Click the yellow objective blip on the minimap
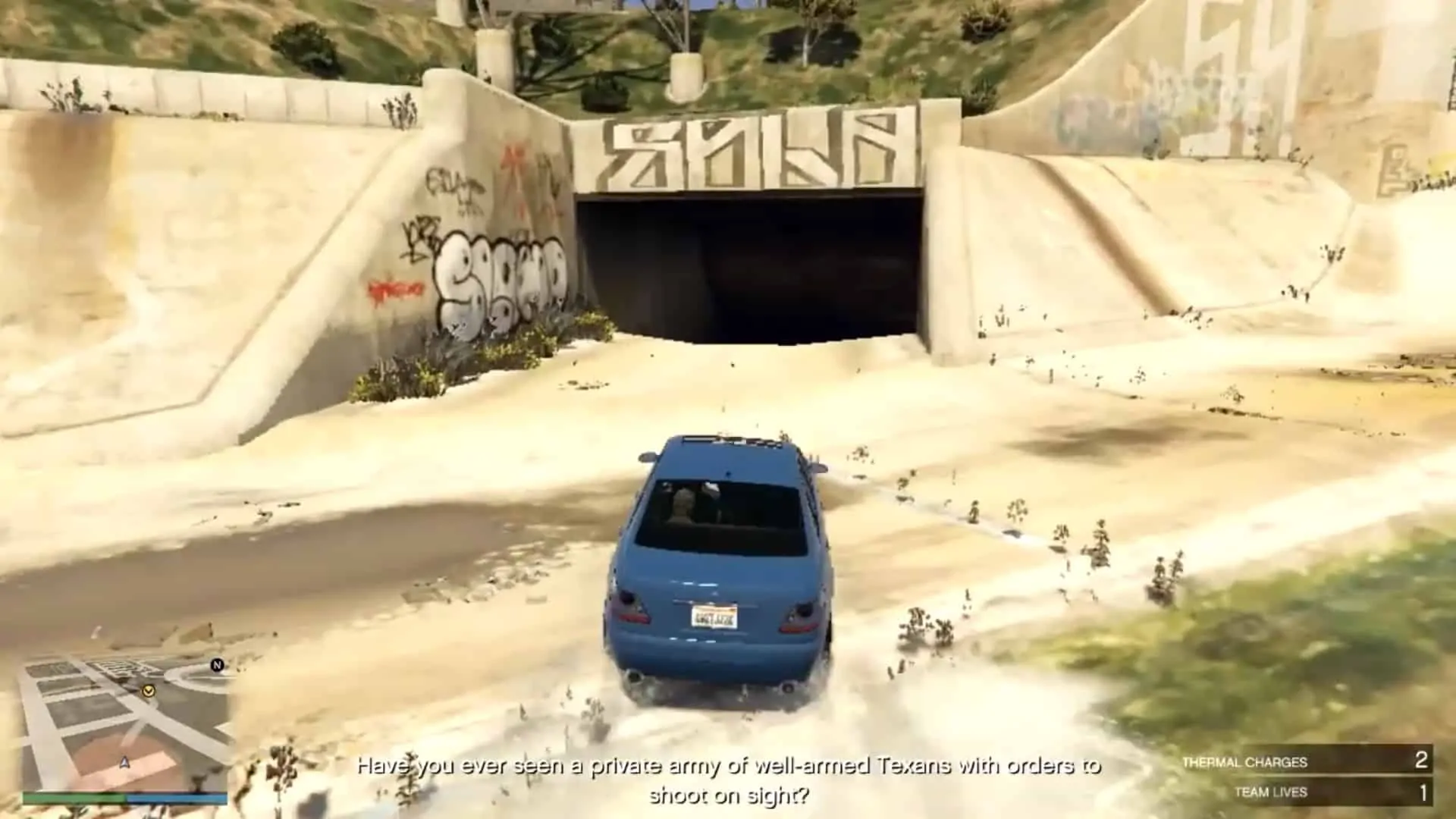The height and width of the screenshot is (819, 1456). pos(149,691)
